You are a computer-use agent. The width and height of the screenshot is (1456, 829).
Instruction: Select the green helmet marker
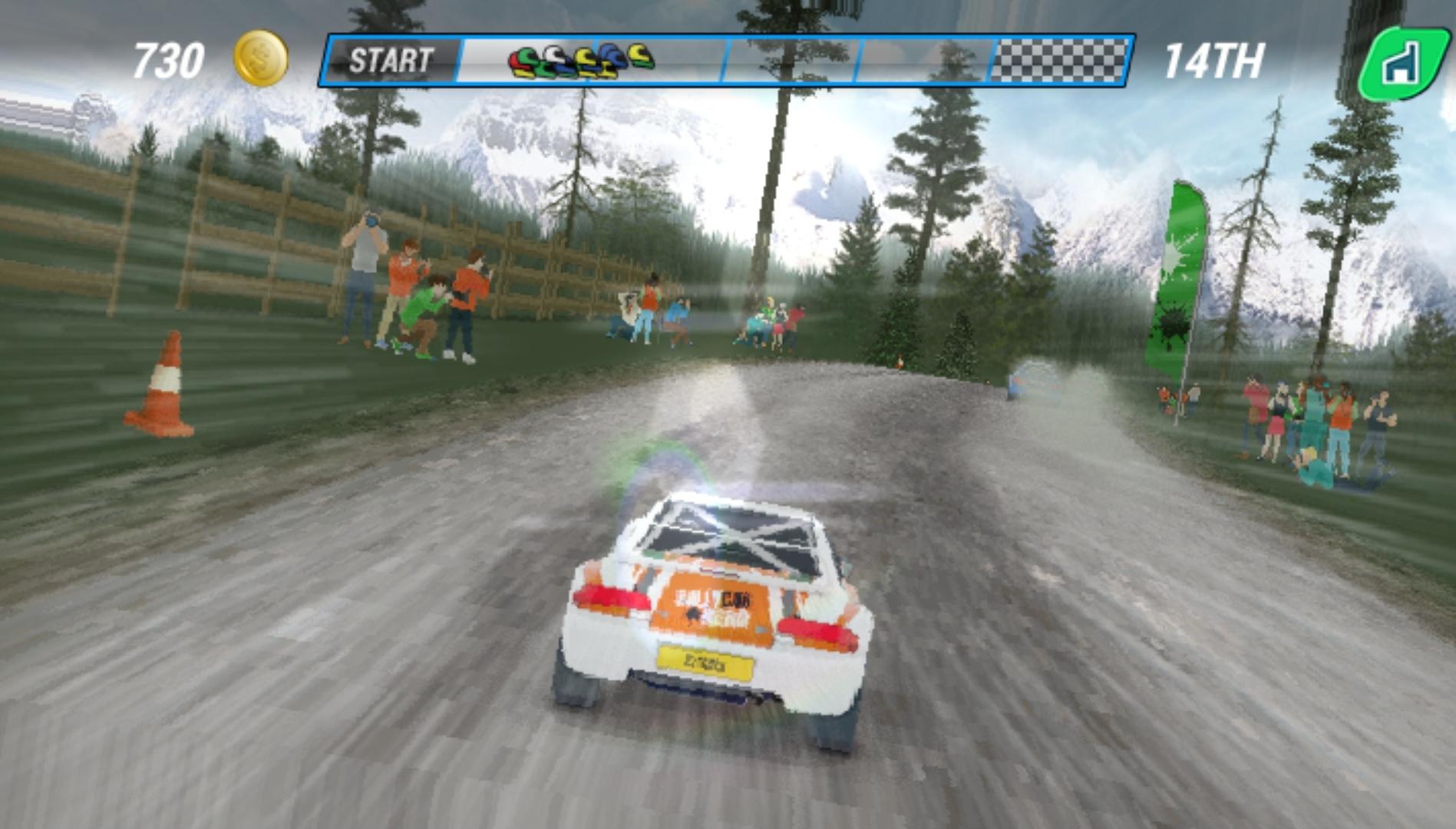pyautogui.click(x=528, y=55)
